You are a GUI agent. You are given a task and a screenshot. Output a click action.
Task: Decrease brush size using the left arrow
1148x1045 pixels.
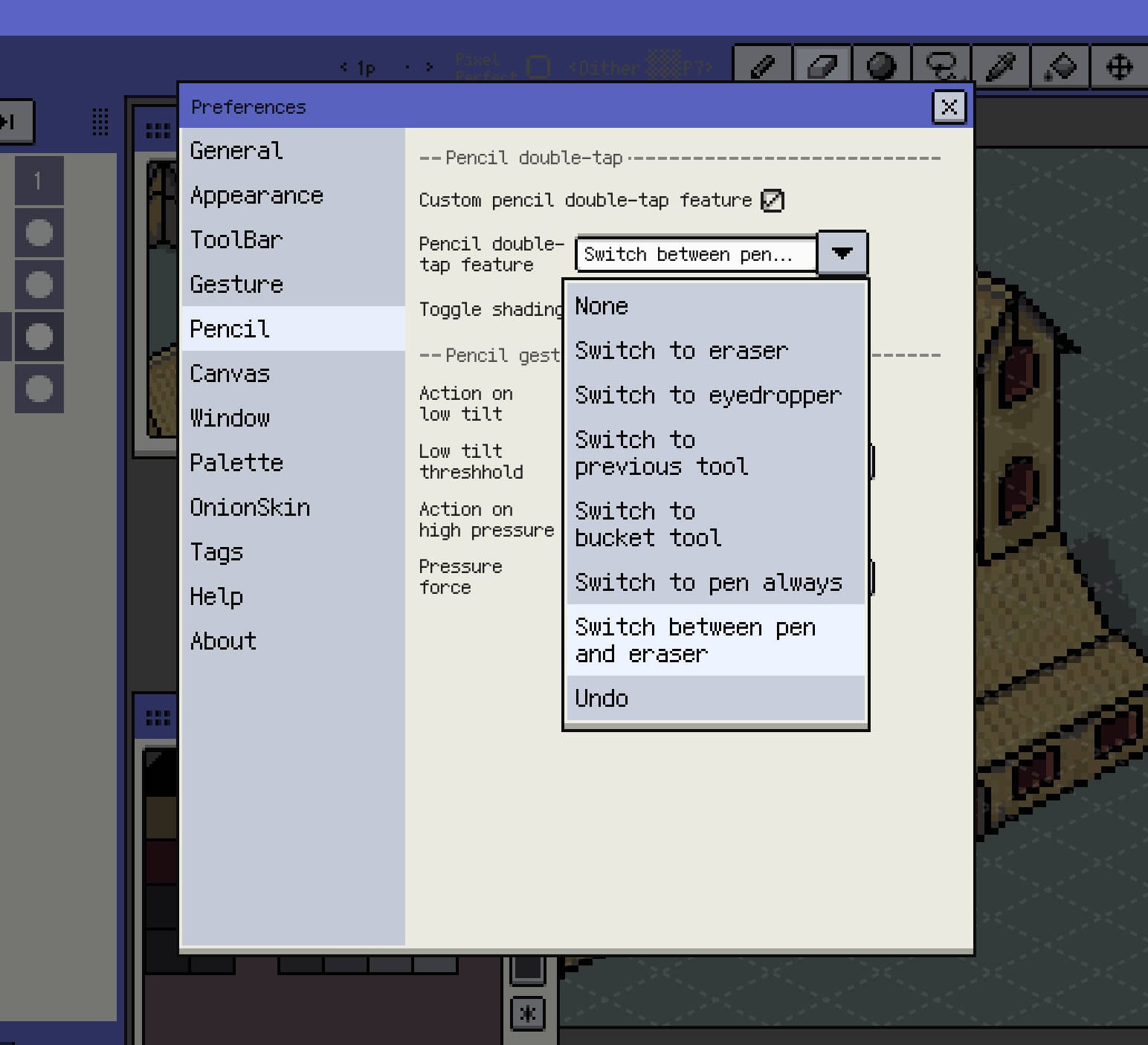pyautogui.click(x=343, y=67)
